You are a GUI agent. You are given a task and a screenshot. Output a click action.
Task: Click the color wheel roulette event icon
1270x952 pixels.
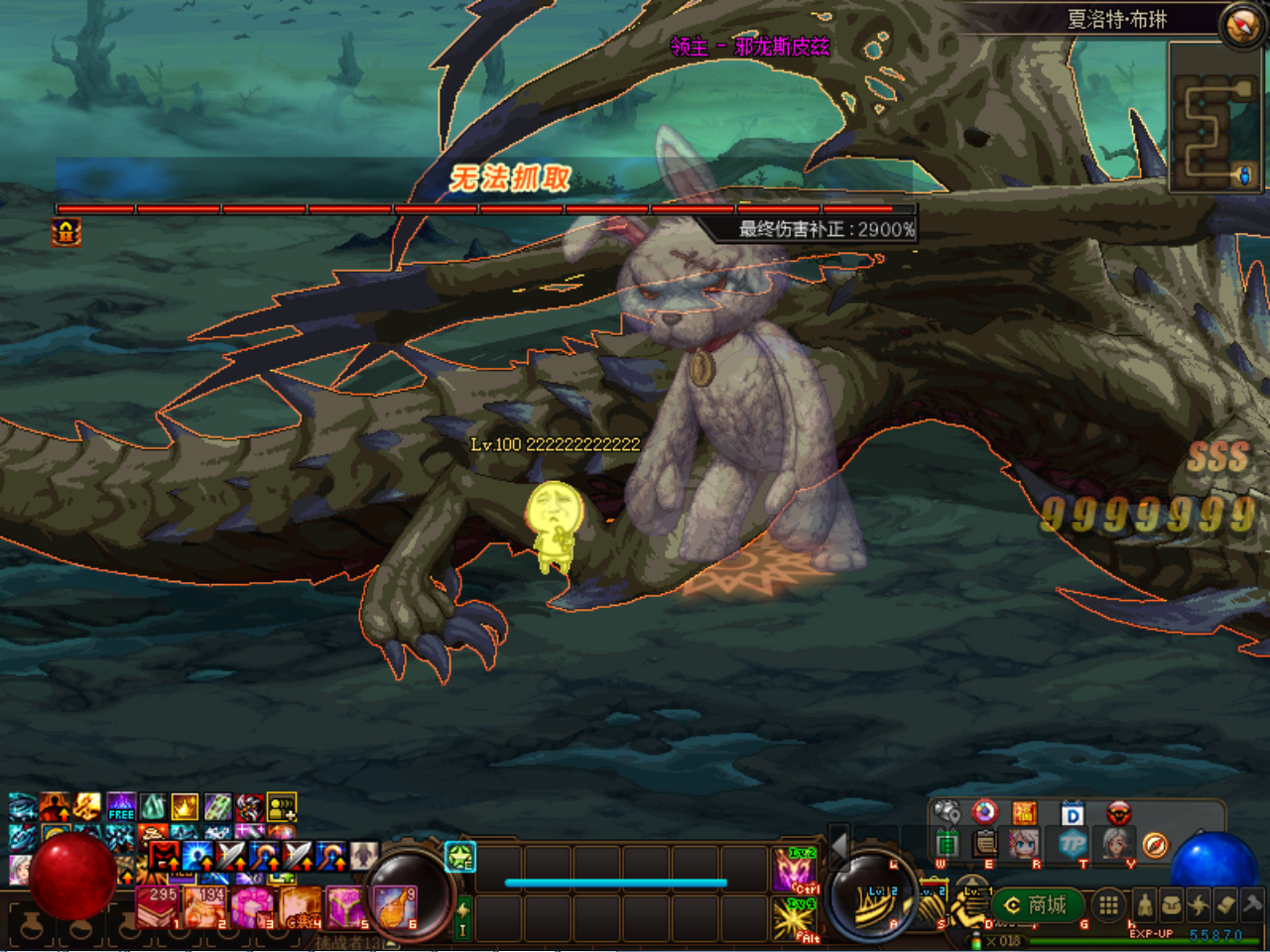(x=984, y=813)
